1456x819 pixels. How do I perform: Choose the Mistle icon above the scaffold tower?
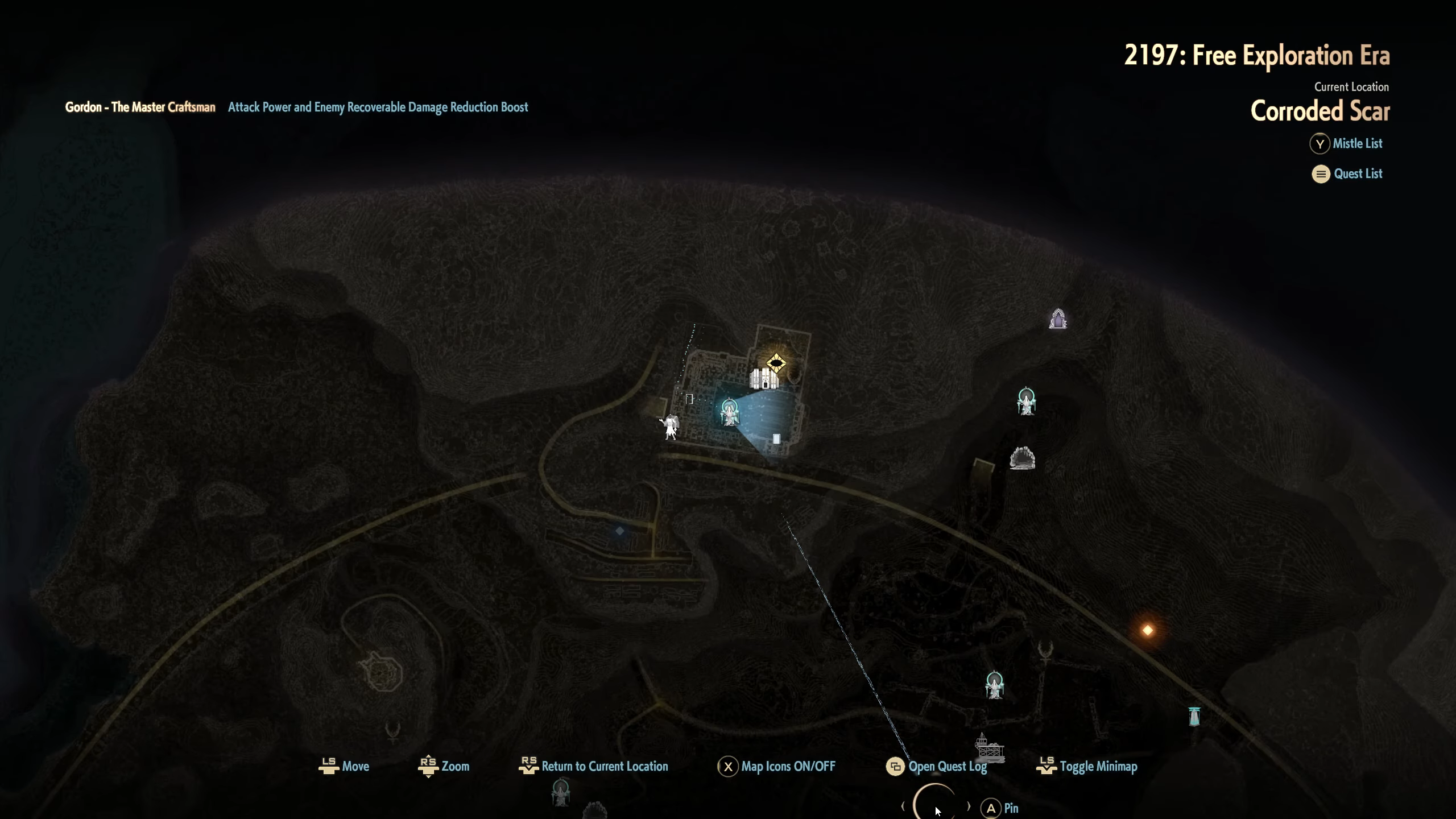click(x=994, y=685)
